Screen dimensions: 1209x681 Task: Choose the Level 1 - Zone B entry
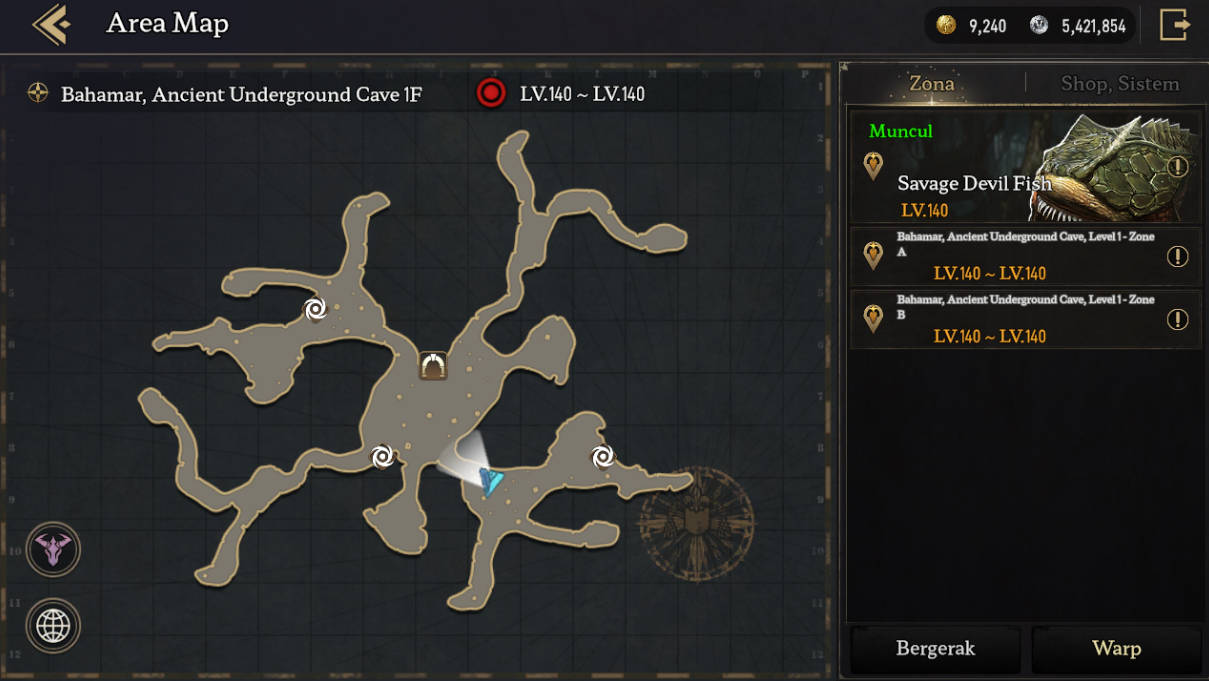pos(1010,319)
